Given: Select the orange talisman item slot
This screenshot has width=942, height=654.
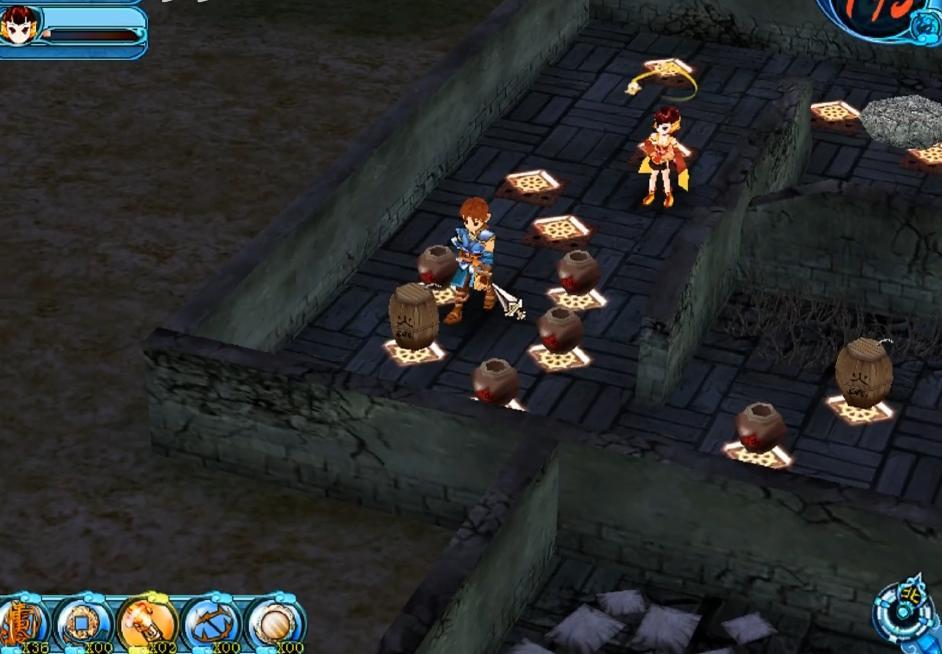Looking at the screenshot, I should pos(19,624).
